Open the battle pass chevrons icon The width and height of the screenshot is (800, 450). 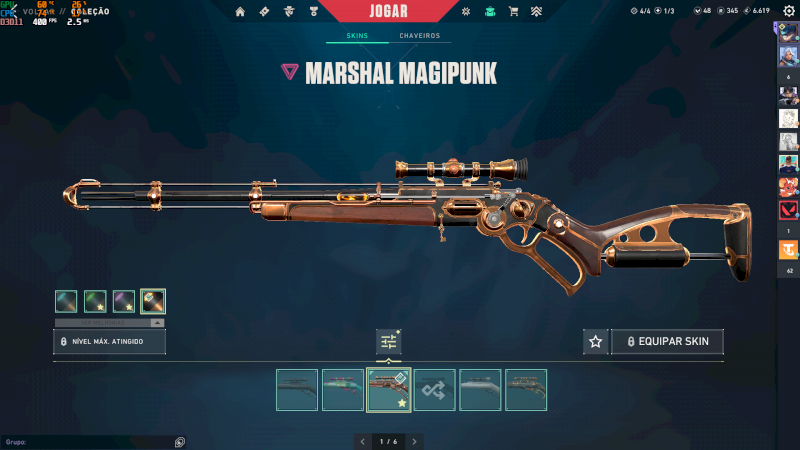point(537,12)
